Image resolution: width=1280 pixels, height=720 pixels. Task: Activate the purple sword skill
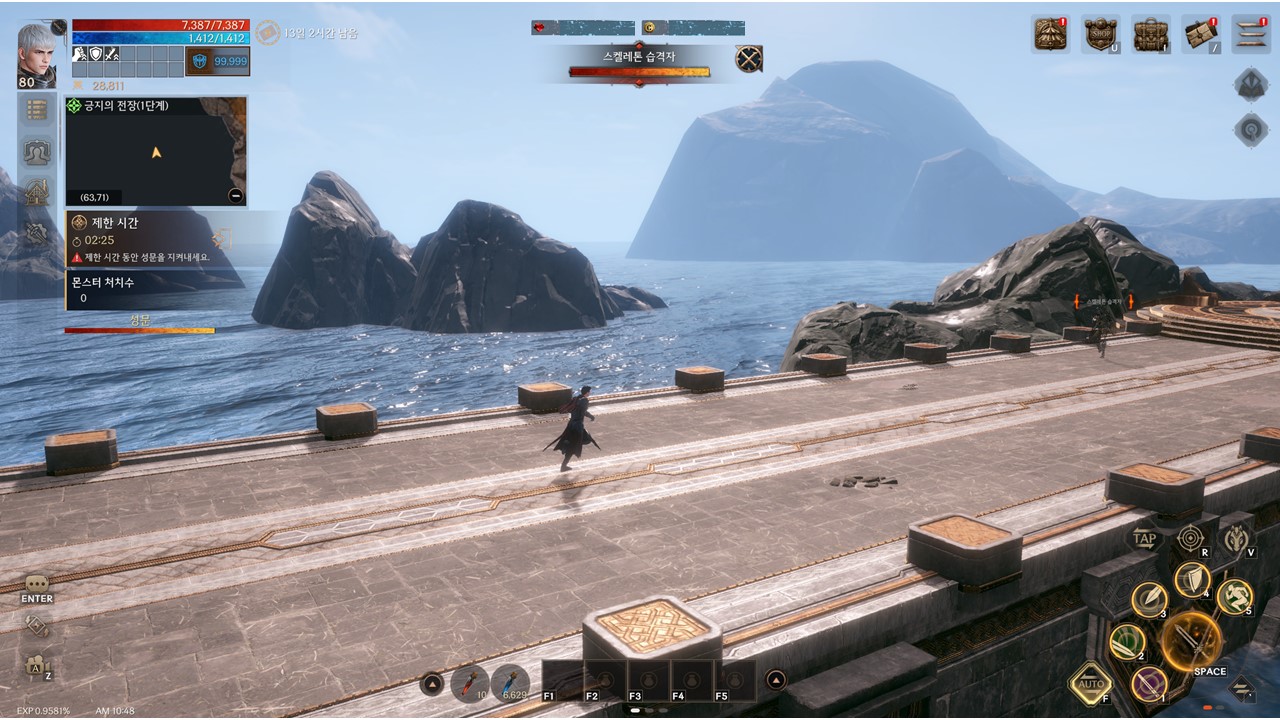(x=1149, y=685)
